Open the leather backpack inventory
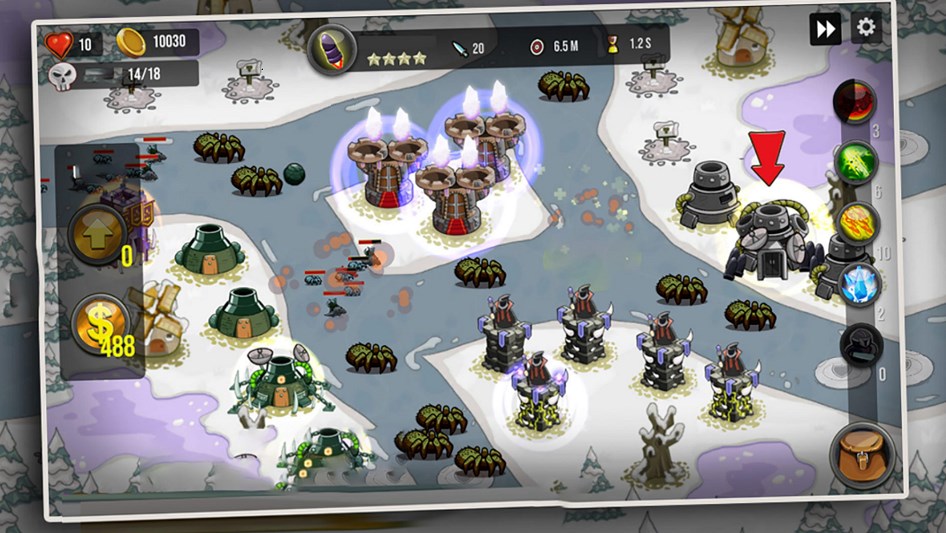This screenshot has height=533, width=946. point(861,452)
